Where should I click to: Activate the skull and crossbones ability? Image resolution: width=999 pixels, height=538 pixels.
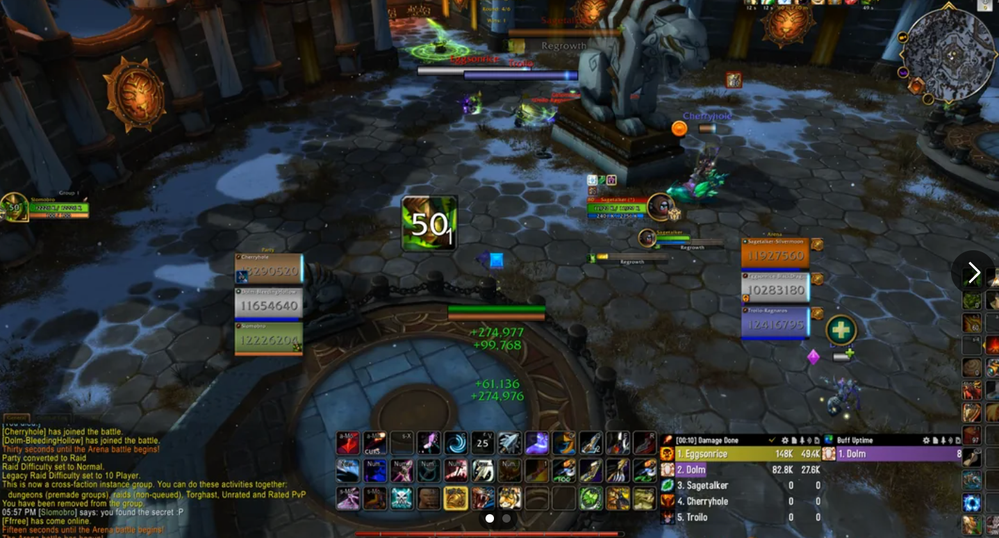(402, 497)
